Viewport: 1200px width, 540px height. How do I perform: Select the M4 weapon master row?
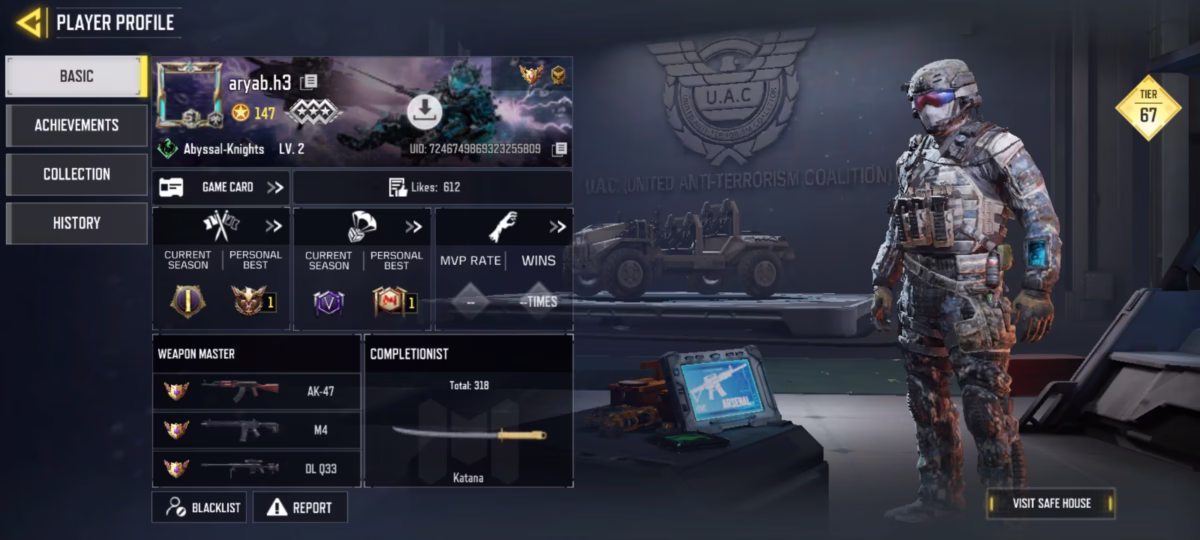pyautogui.click(x=256, y=430)
